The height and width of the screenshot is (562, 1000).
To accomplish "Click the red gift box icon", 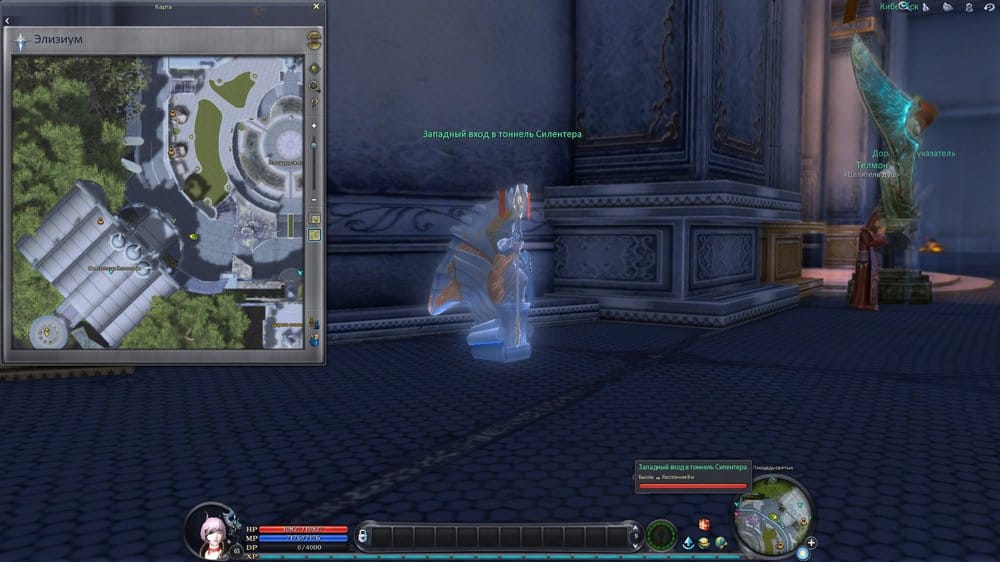I will pyautogui.click(x=704, y=524).
